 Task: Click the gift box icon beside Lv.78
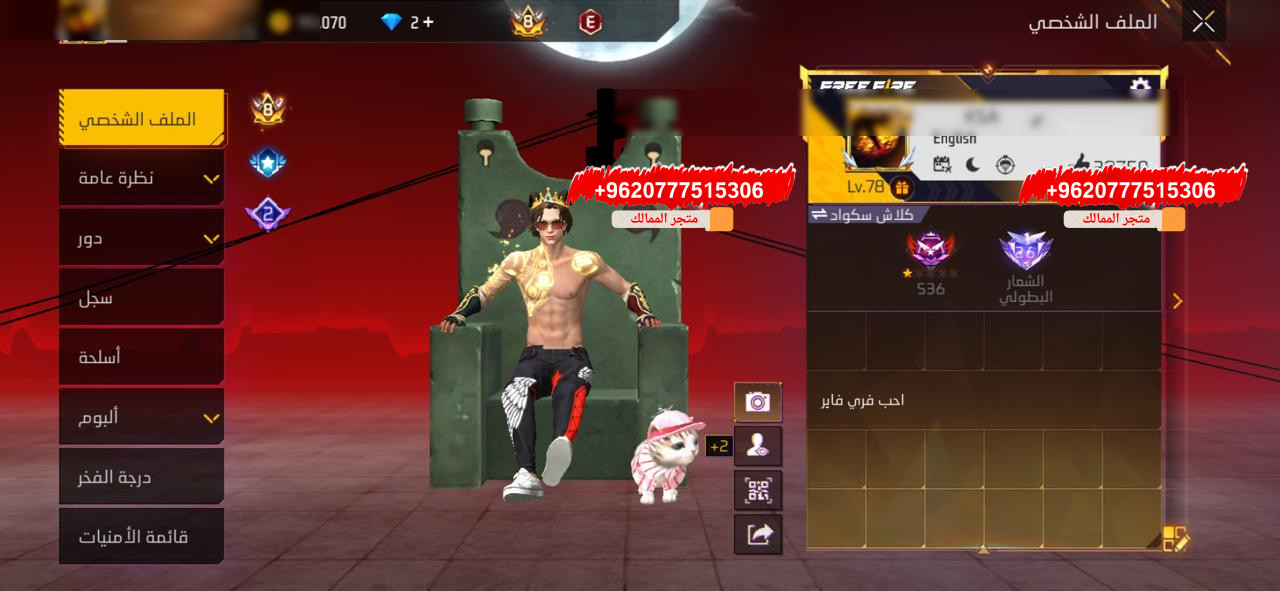click(901, 188)
